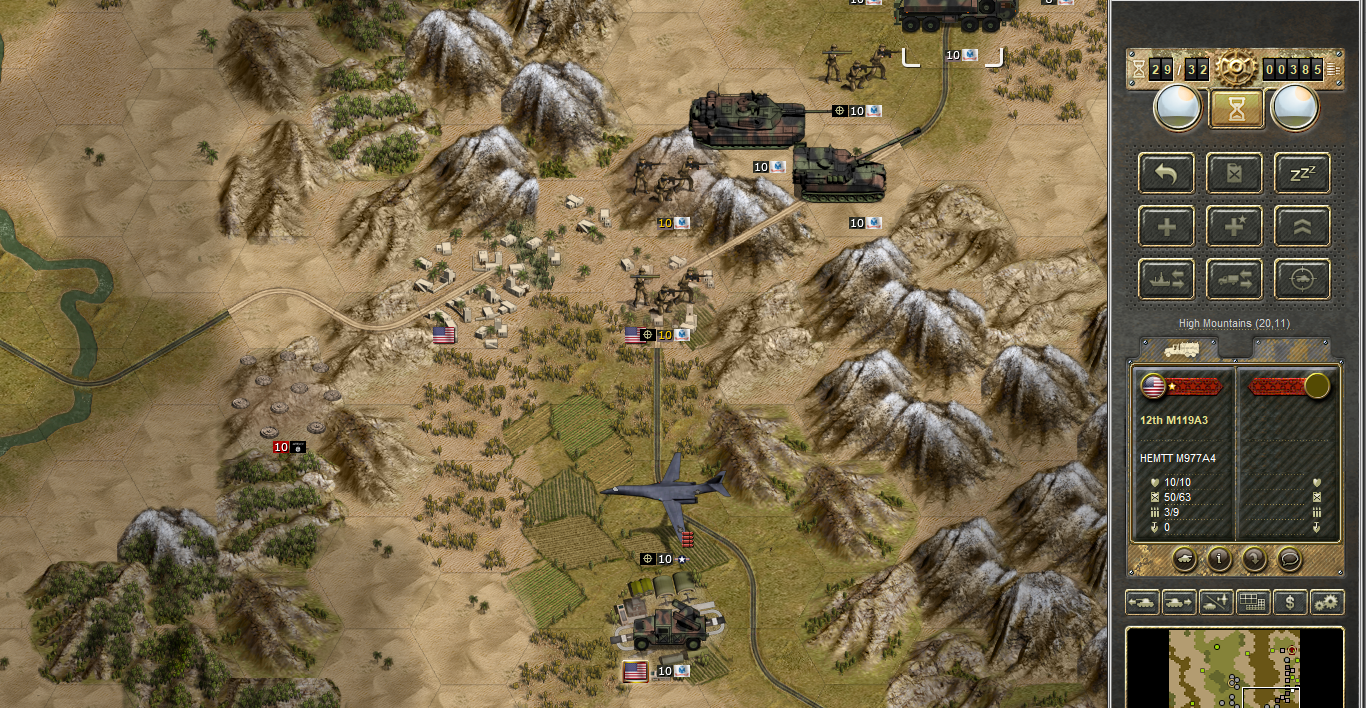The image size is (1366, 708).
Task: Click the resupply fuel canister button
Action: 1234,173
